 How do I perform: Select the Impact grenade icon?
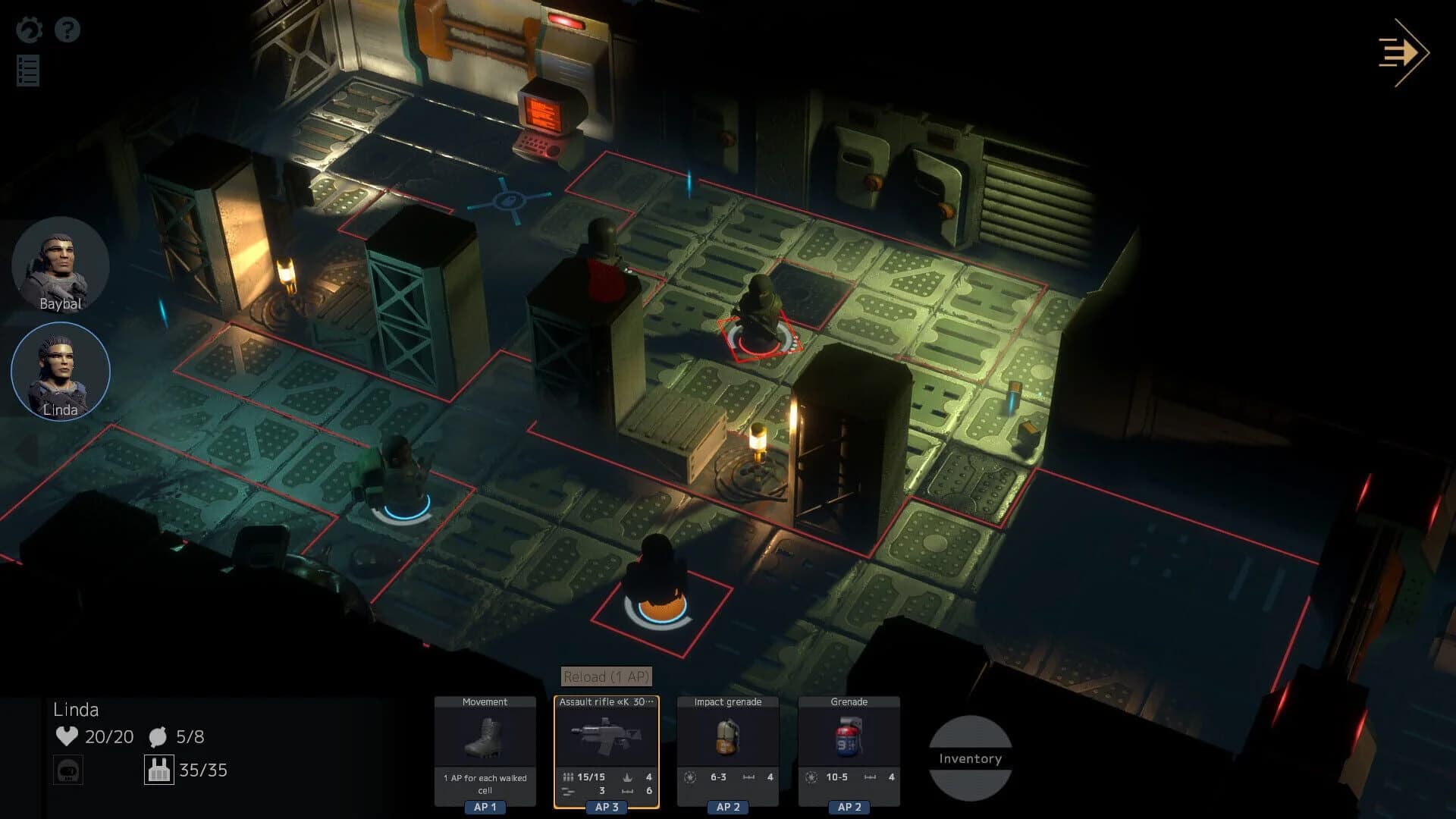(x=727, y=737)
